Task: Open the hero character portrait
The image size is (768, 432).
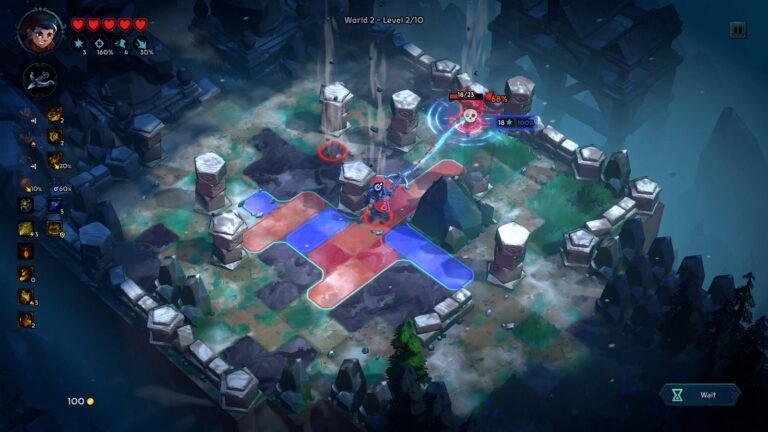Action: pos(35,31)
